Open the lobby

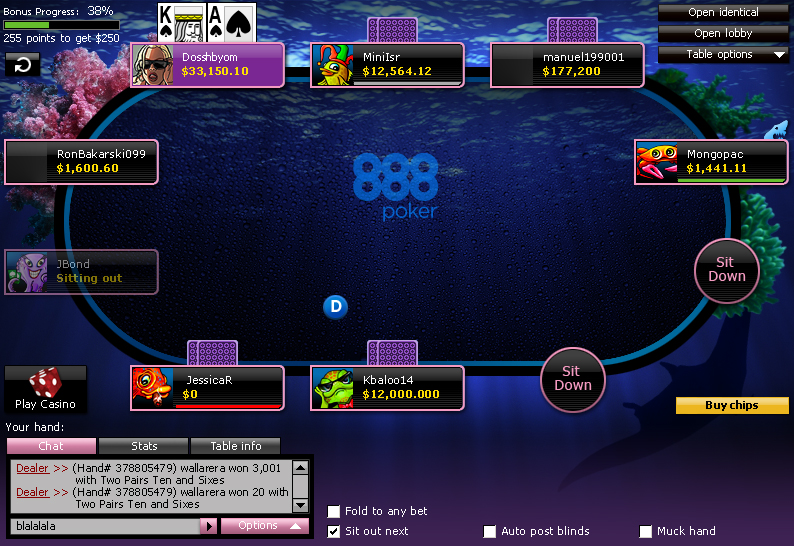point(723,33)
